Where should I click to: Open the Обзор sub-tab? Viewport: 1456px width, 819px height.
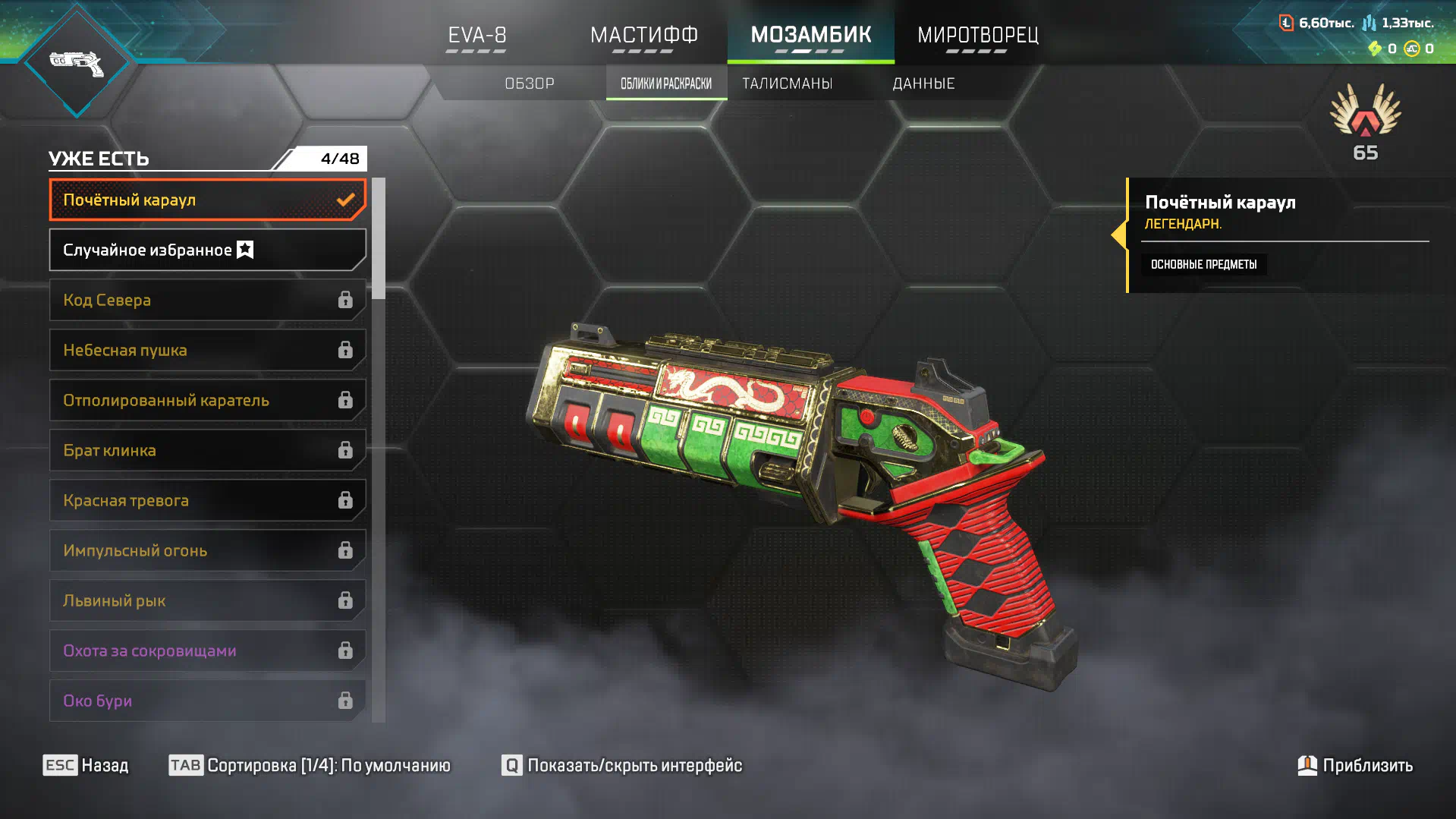530,83
